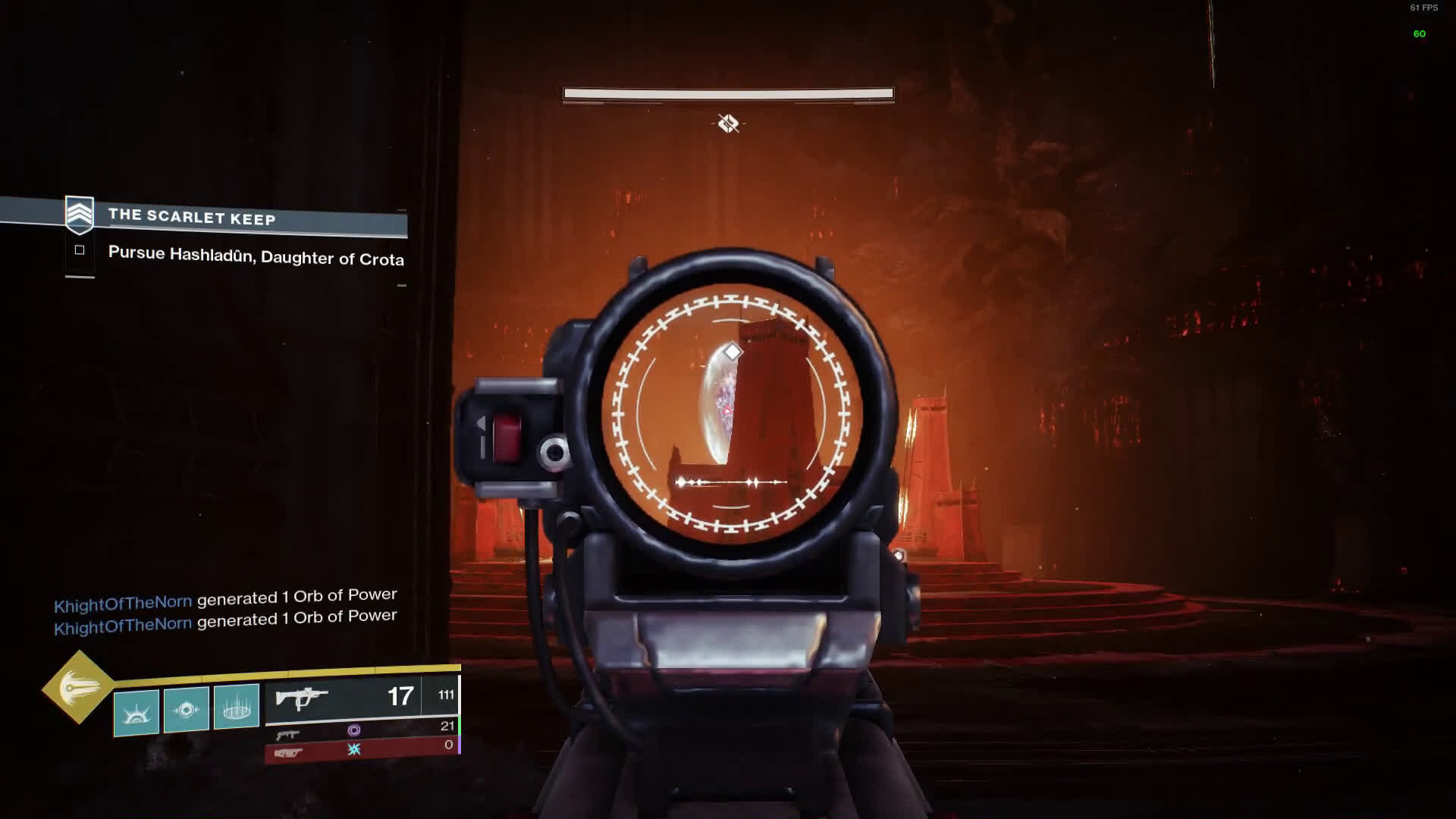Click KnightOfTheNorn's name in the top feed line
The image size is (1456, 819).
click(x=123, y=604)
